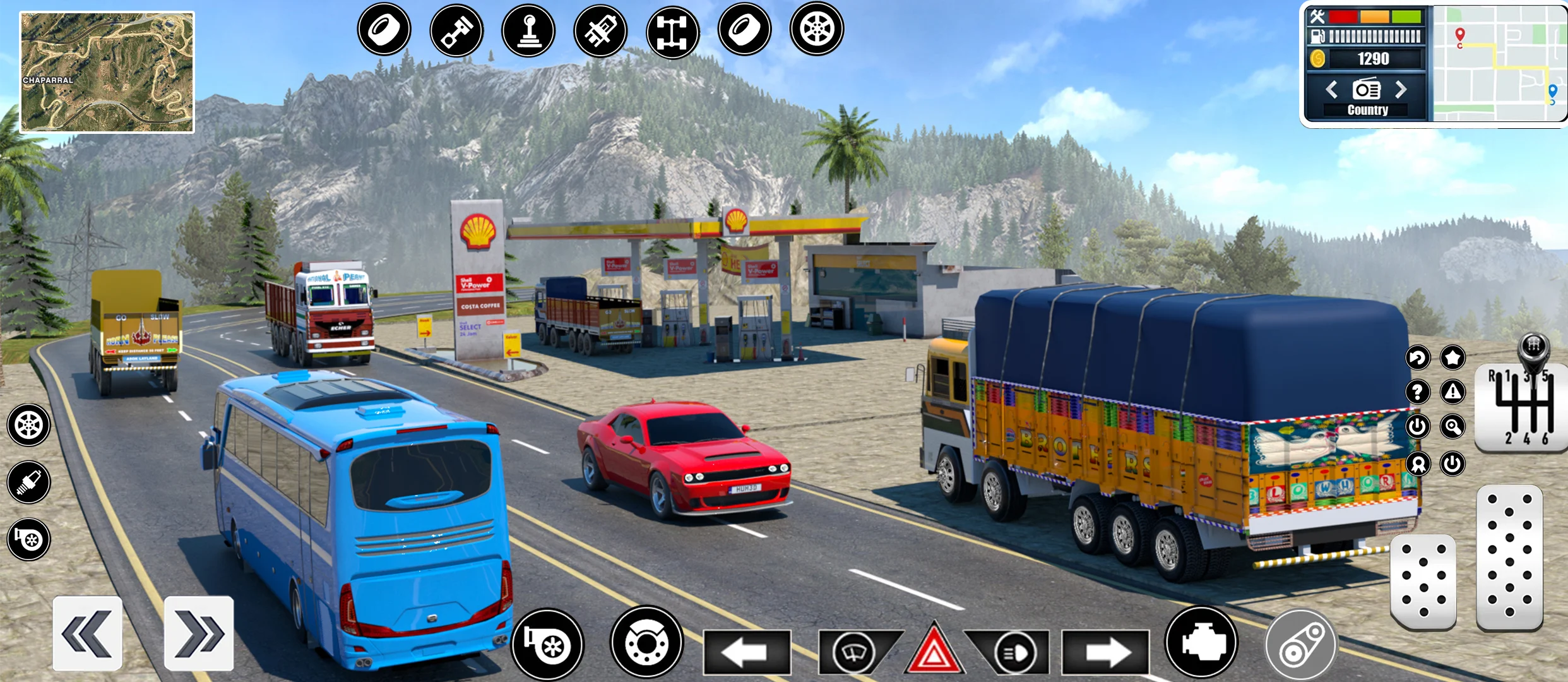Image resolution: width=1568 pixels, height=682 pixels.
Task: Select the tire upgrade icon on top toolbar
Action: [x=385, y=30]
